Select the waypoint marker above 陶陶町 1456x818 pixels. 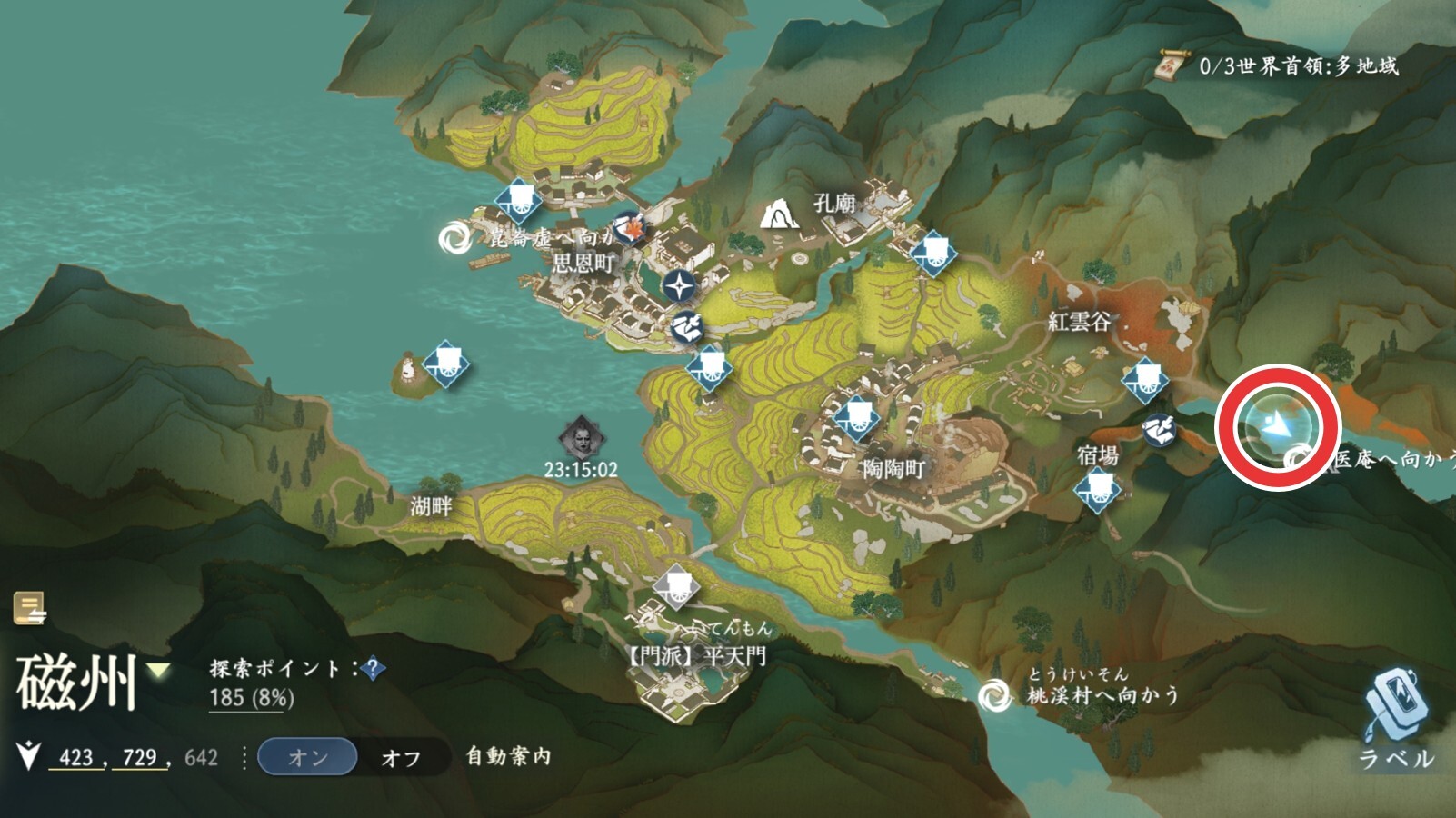857,417
